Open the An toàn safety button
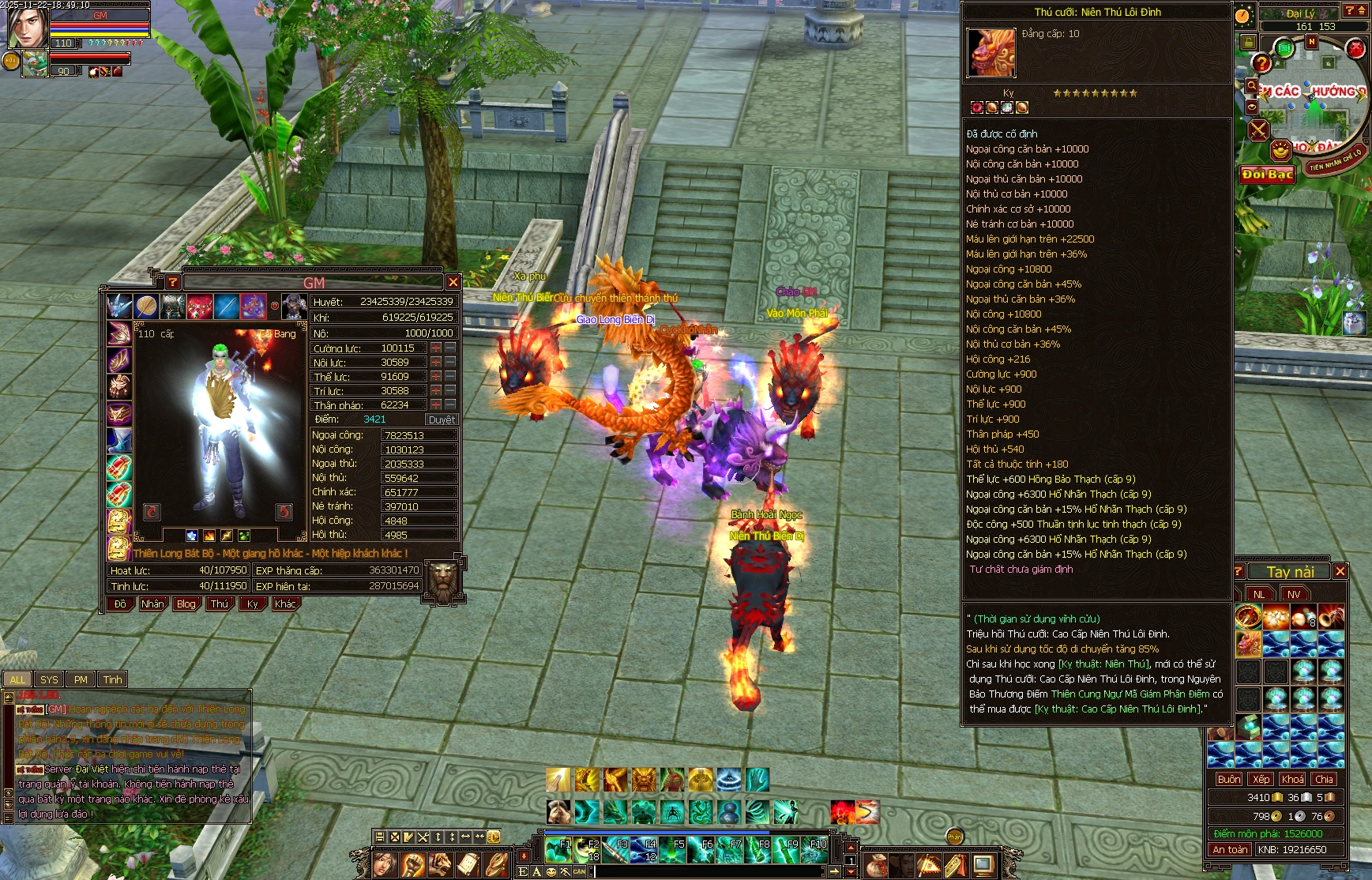 click(1230, 850)
